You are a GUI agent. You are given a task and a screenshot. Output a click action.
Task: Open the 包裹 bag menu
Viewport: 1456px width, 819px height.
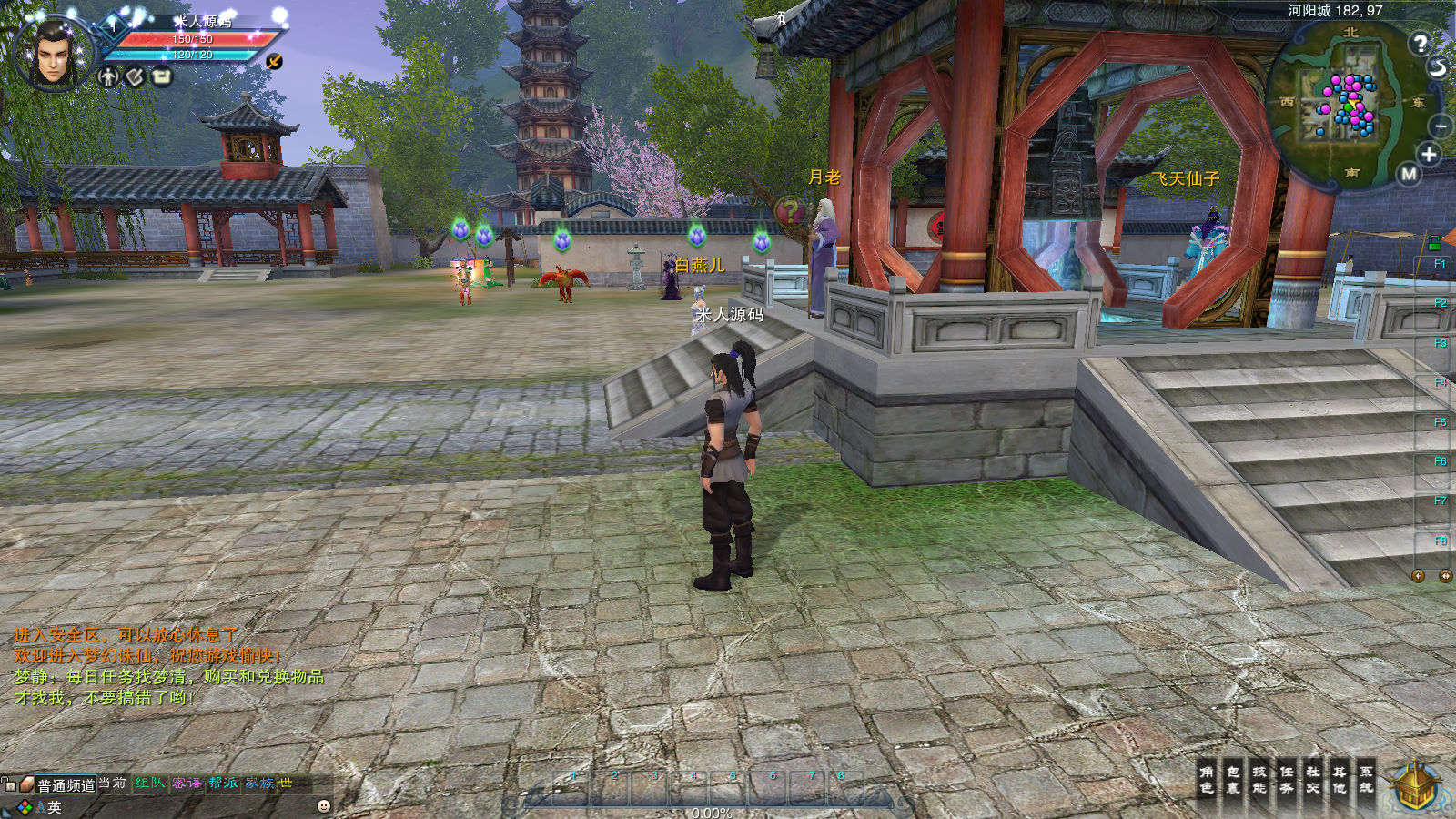1233,780
